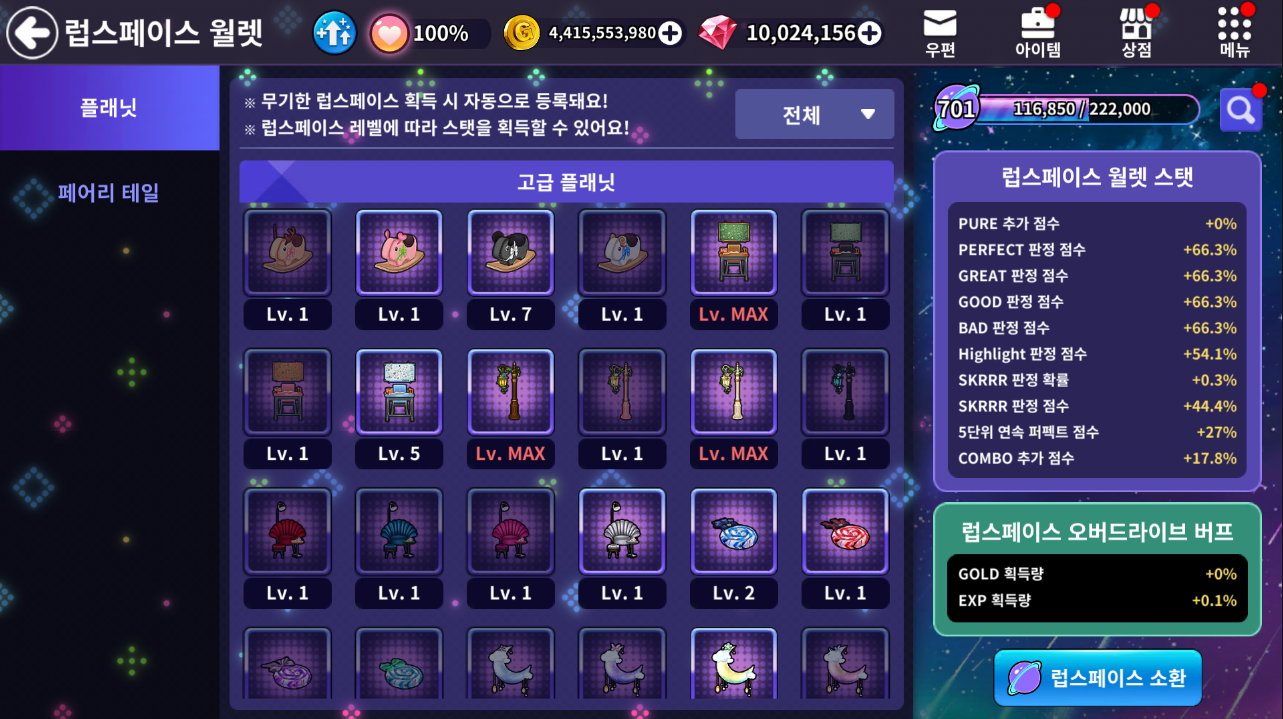Select the Lv. 2 blue swirl cushion planet
This screenshot has height=719, width=1283.
point(734,532)
